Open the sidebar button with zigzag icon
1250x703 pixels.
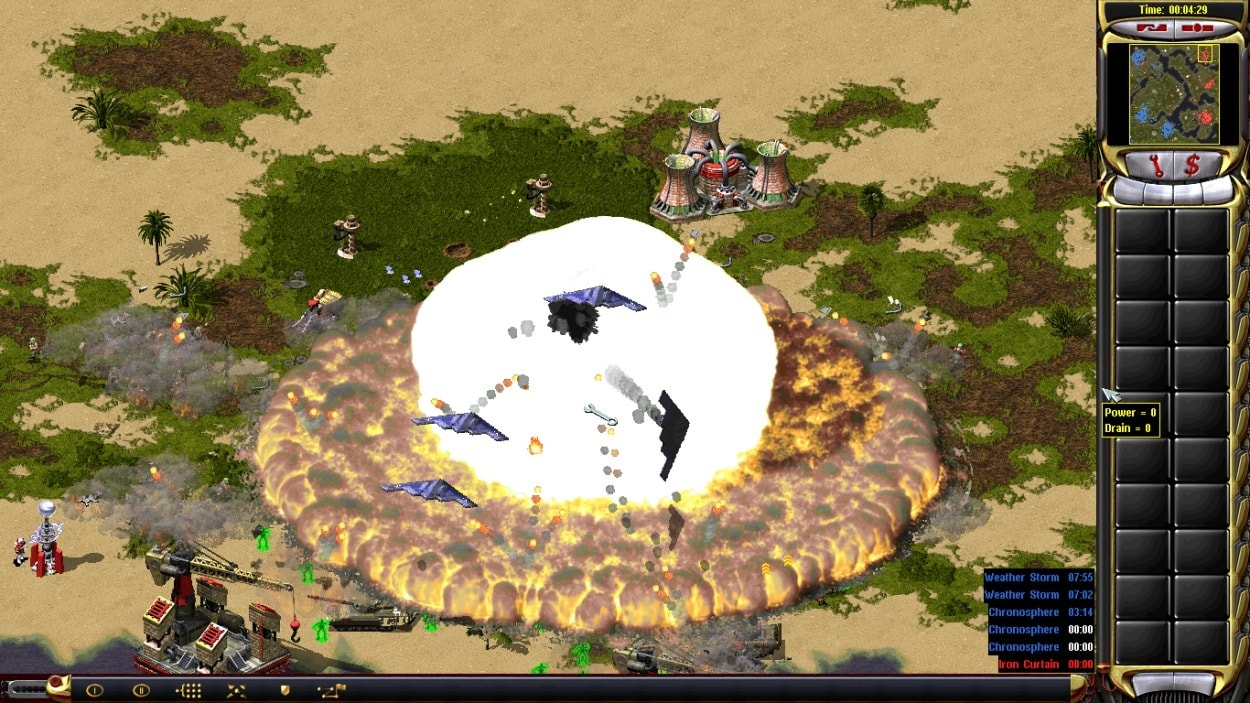point(1153,27)
